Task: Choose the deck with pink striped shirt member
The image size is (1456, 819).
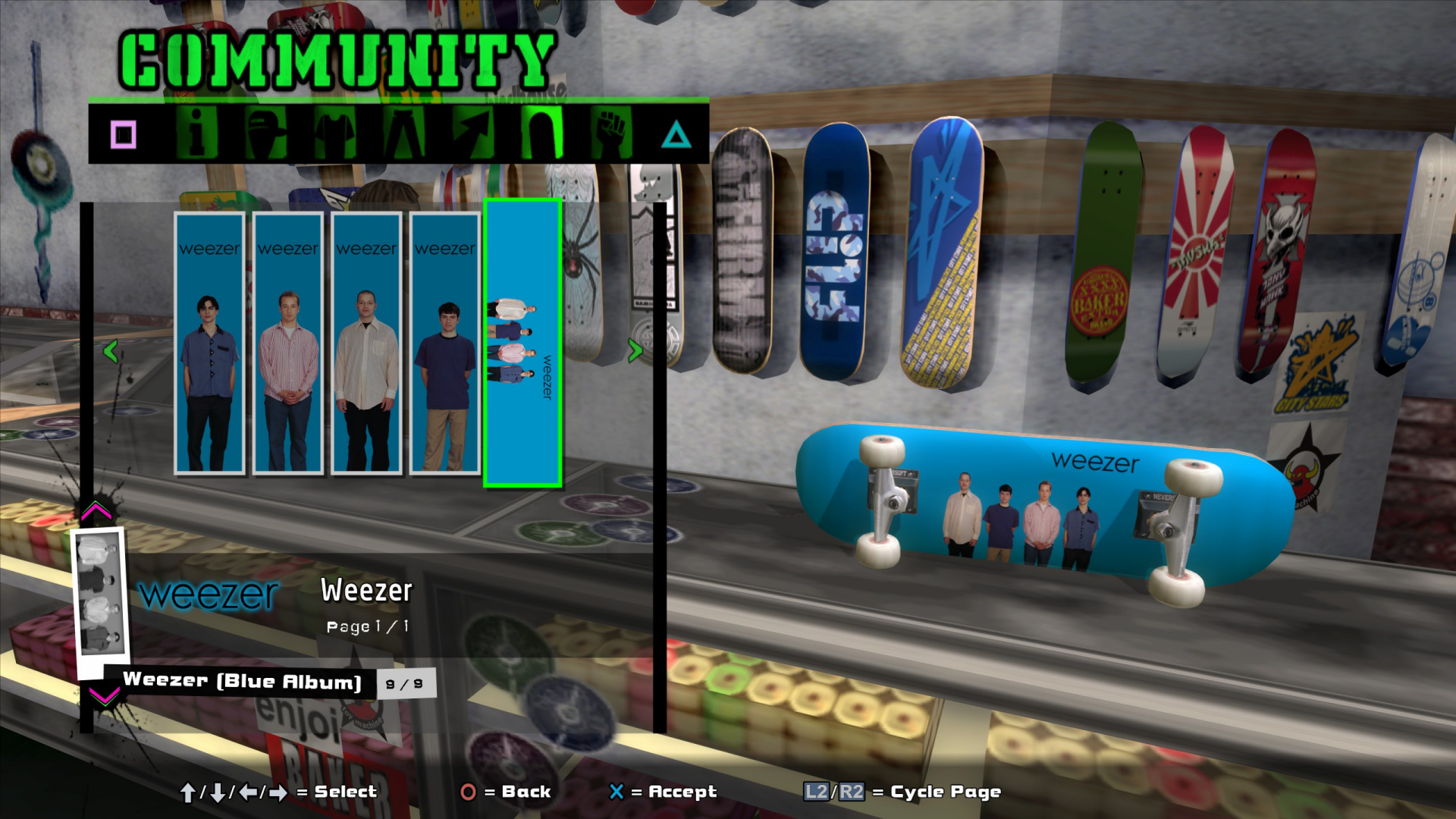Action: coord(288,343)
